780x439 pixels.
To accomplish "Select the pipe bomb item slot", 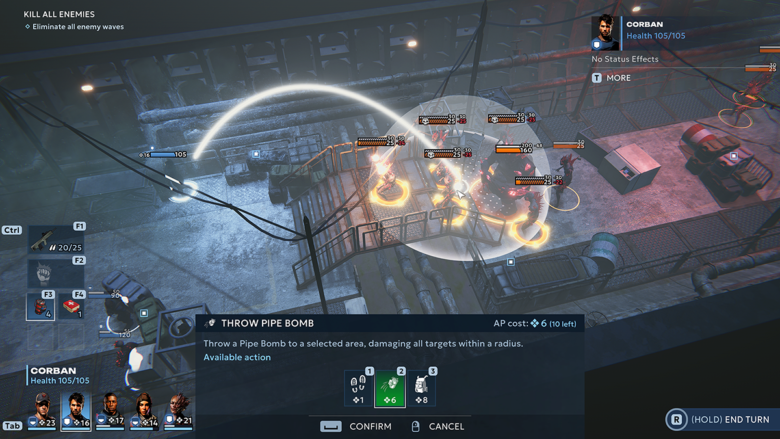I will tap(41, 306).
